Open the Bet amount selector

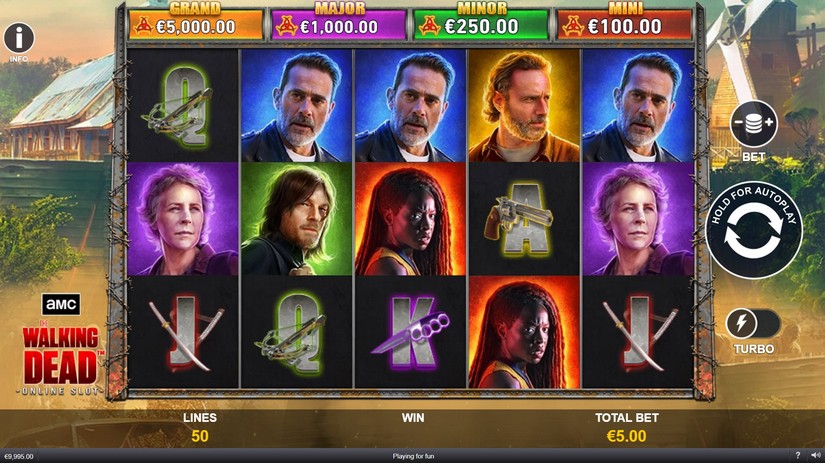[753, 125]
